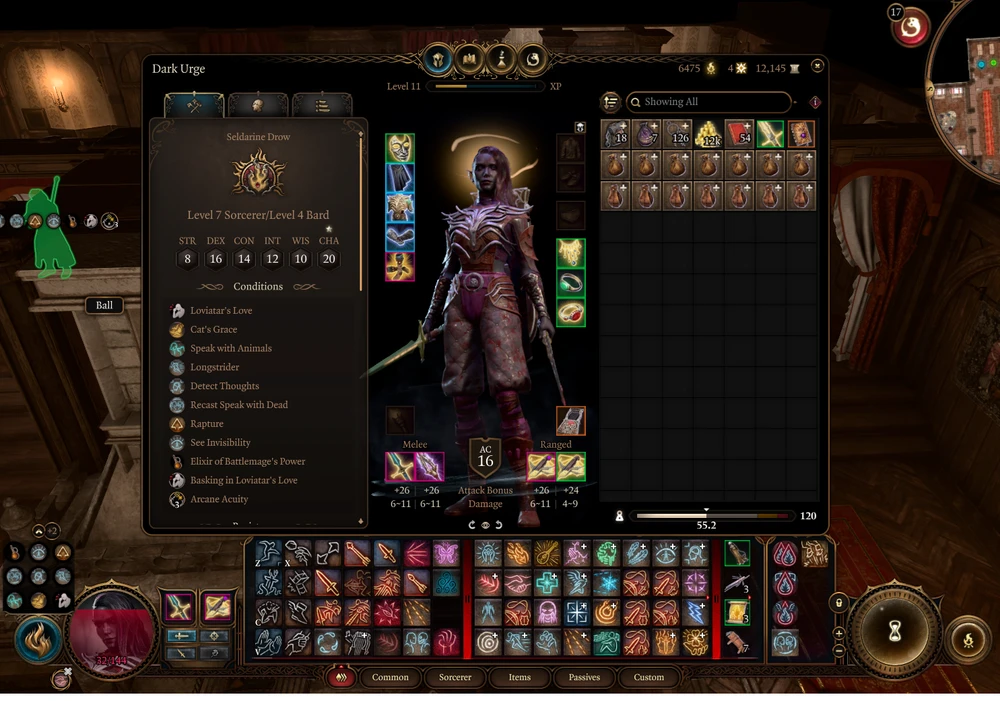Show the Passives hotbar tab
Viewport: 1000px width, 701px height.
584,677
